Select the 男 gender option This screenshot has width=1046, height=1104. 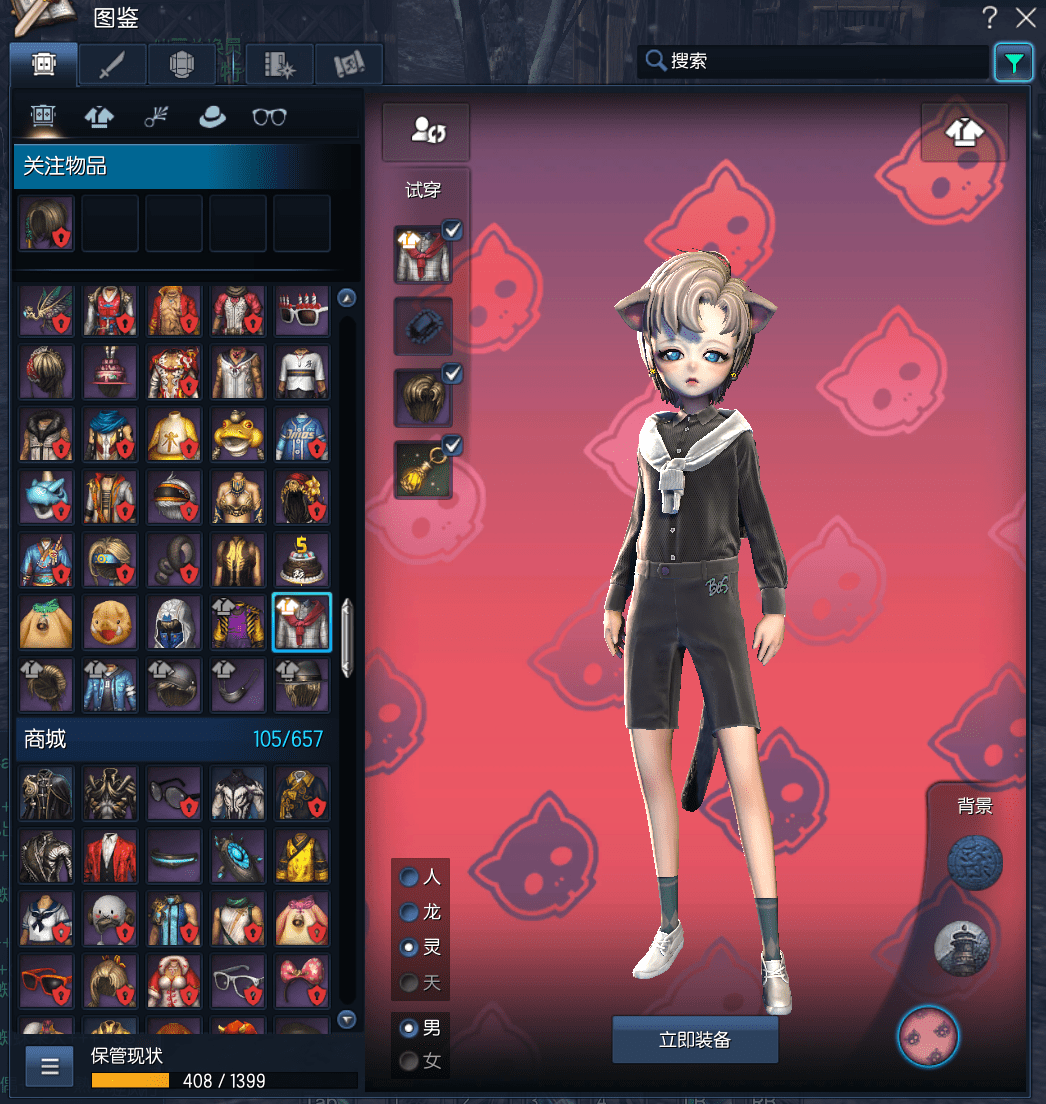click(x=409, y=1027)
